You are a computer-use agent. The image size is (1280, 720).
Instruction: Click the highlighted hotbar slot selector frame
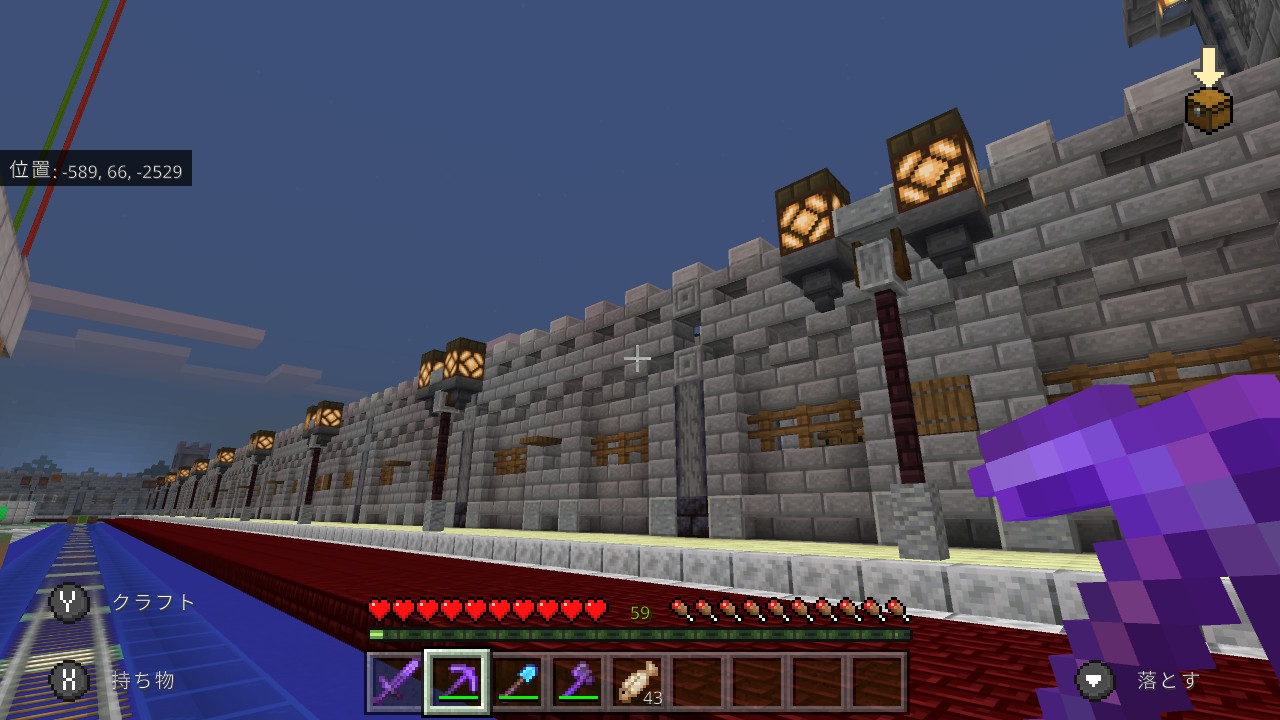click(457, 681)
